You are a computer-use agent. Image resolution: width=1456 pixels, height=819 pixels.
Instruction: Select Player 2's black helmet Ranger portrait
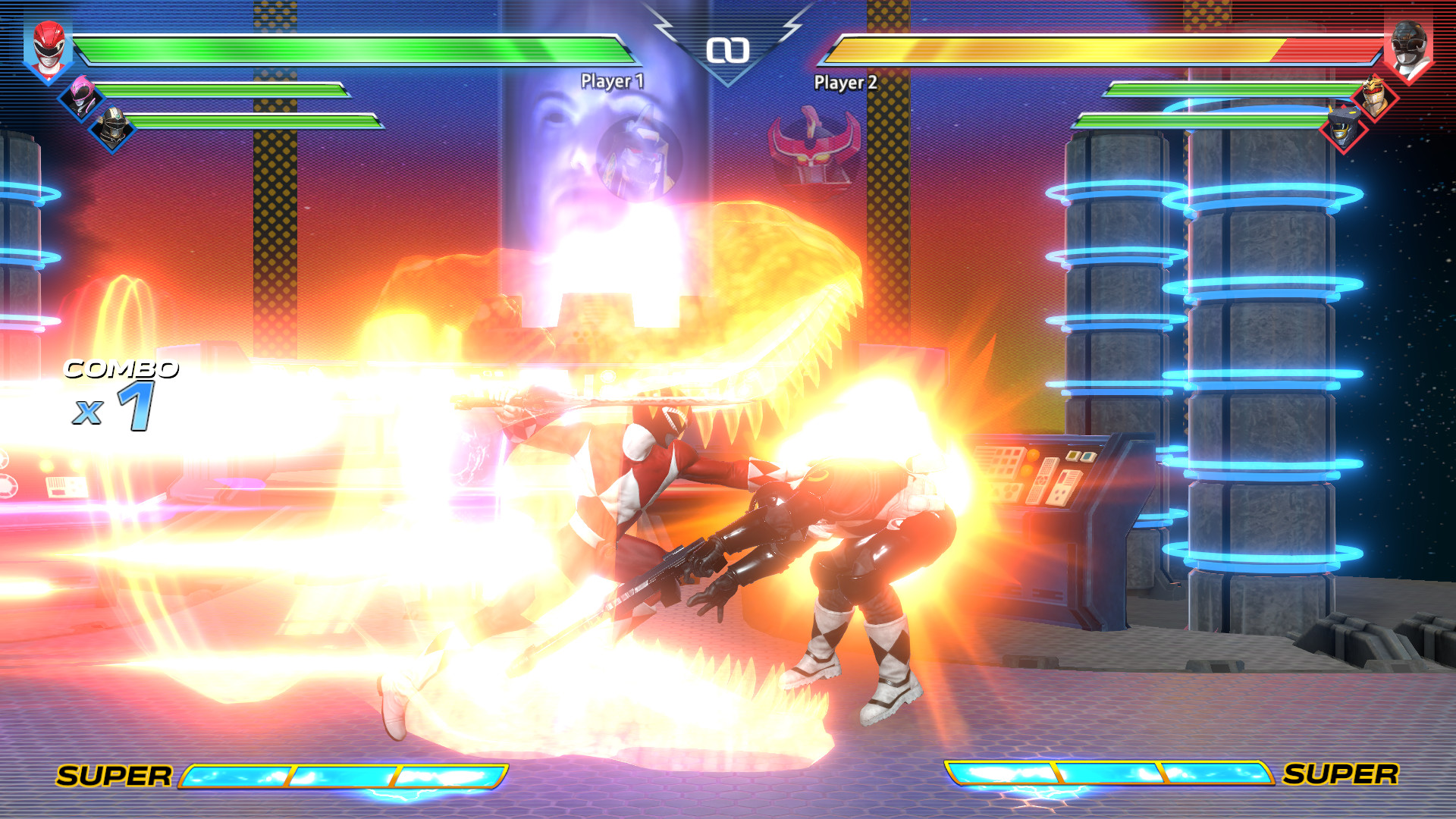point(1408,49)
